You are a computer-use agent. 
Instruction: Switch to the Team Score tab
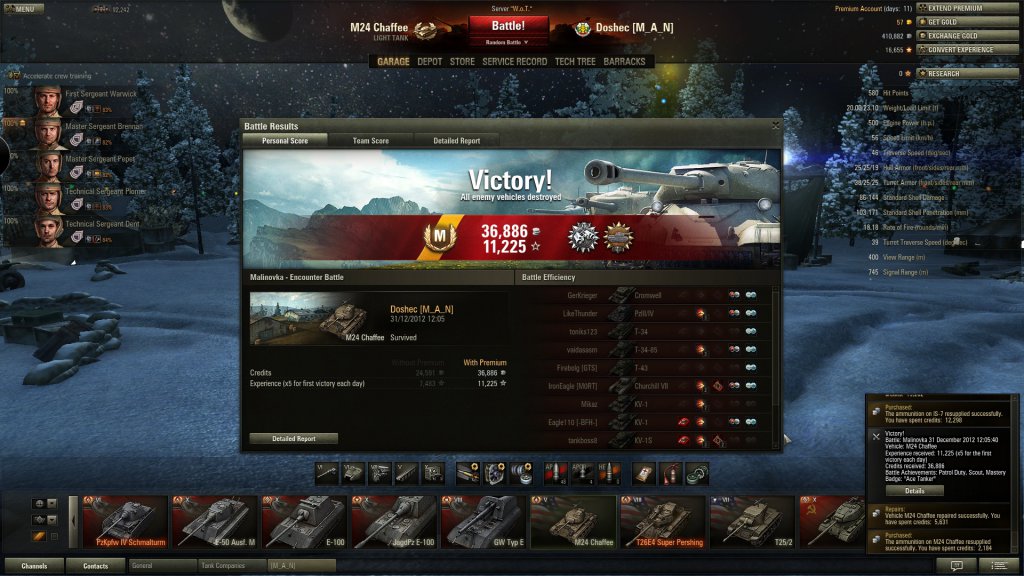370,141
